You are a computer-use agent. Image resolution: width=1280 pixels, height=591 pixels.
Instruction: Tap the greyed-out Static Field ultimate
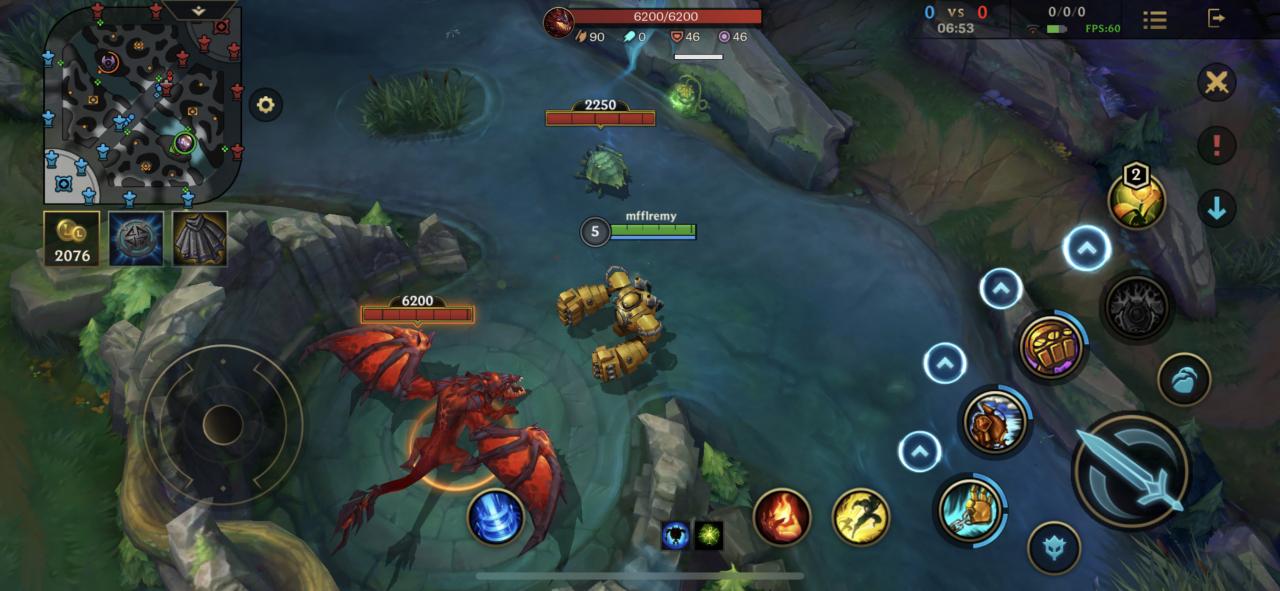tap(1136, 306)
